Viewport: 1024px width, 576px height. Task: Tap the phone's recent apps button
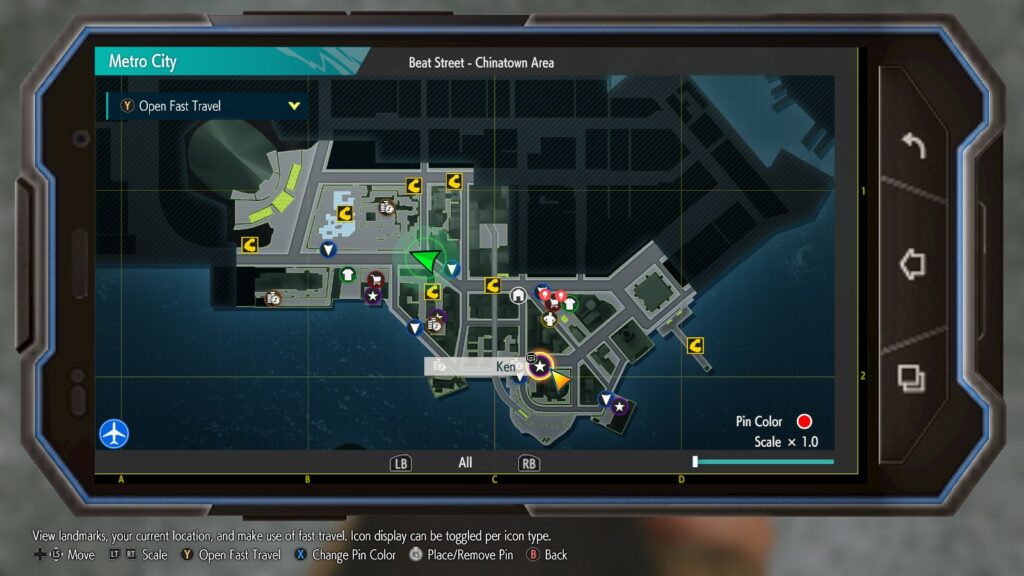[x=912, y=378]
